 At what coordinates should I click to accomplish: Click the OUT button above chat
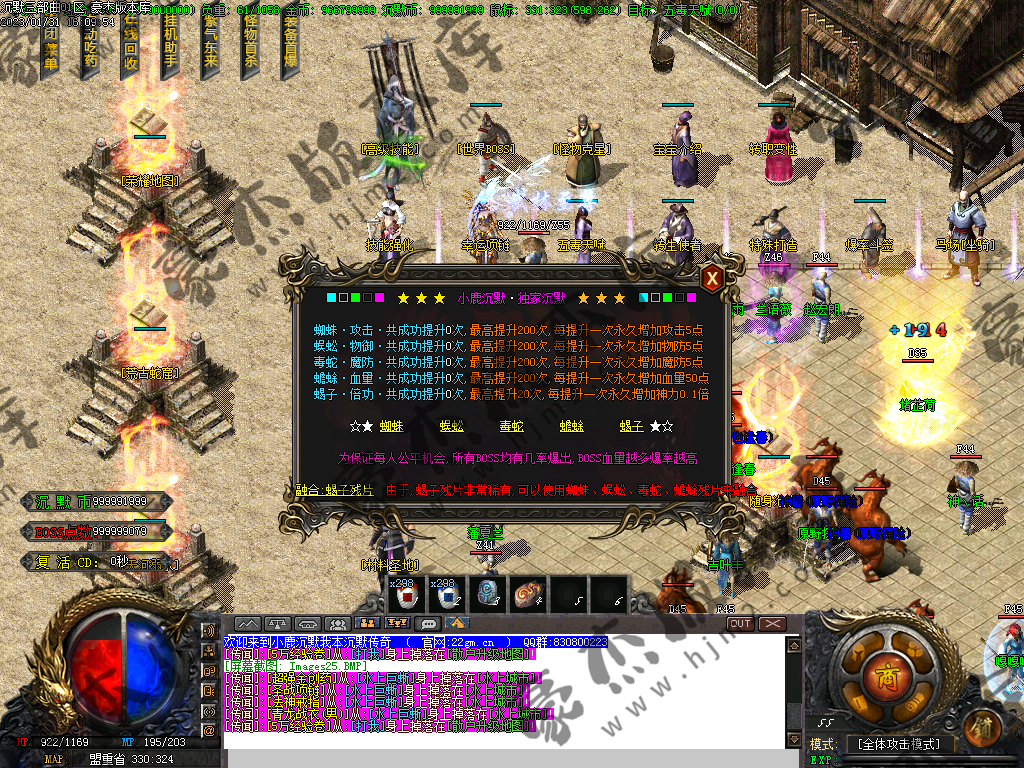(x=740, y=624)
